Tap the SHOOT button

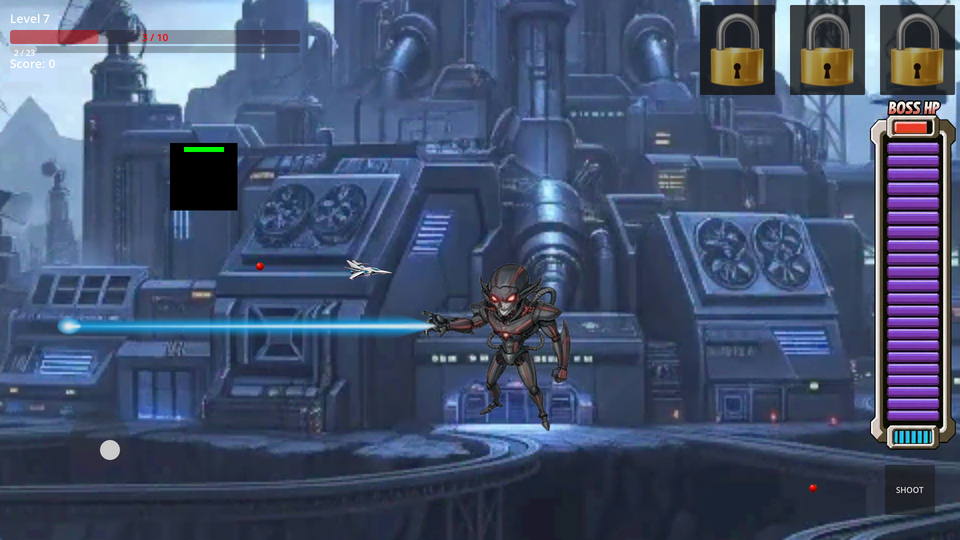[x=909, y=489]
